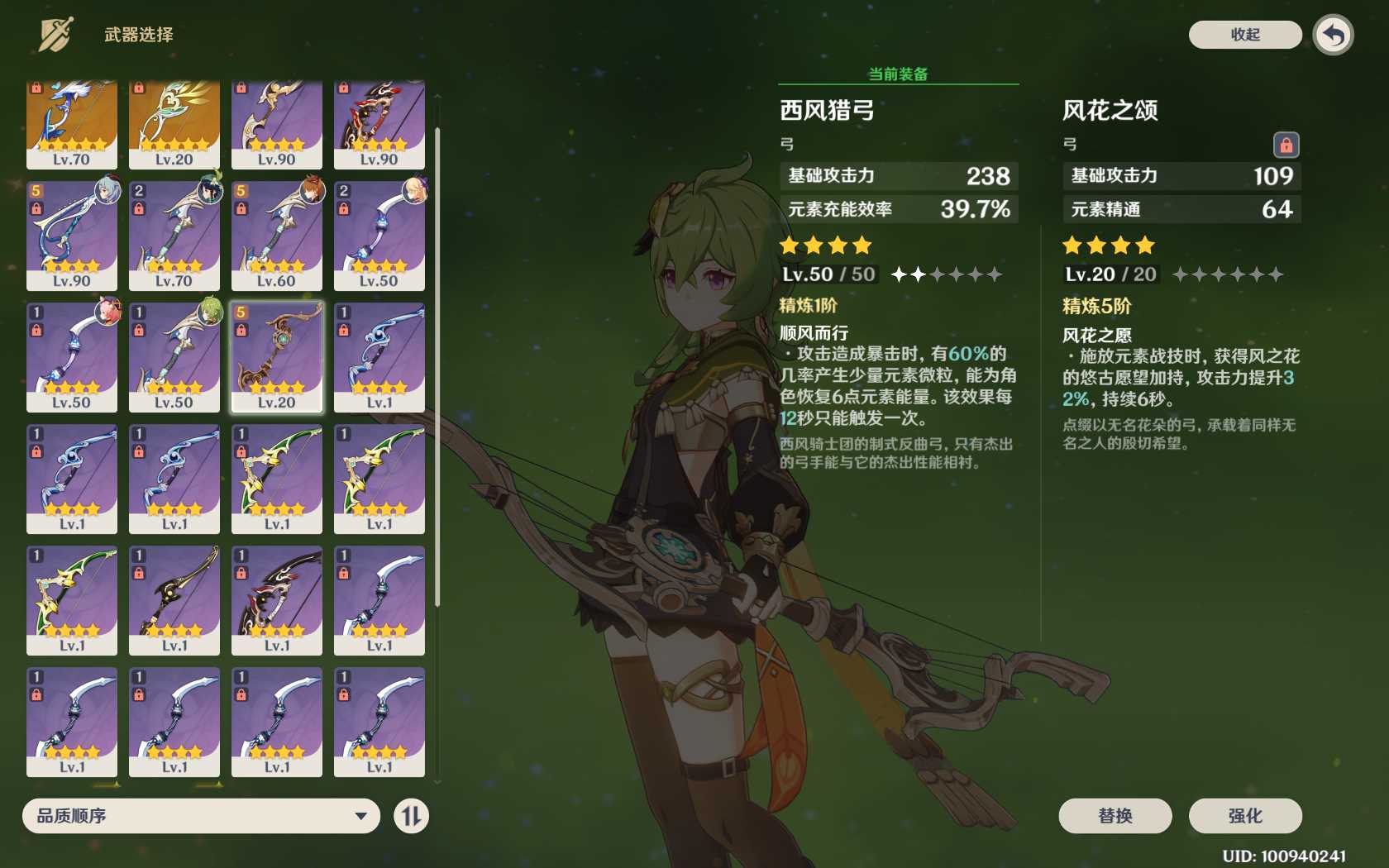The height and width of the screenshot is (868, 1389).
Task: Select the Lv.60 bow with refinement 5
Action: pos(277,236)
